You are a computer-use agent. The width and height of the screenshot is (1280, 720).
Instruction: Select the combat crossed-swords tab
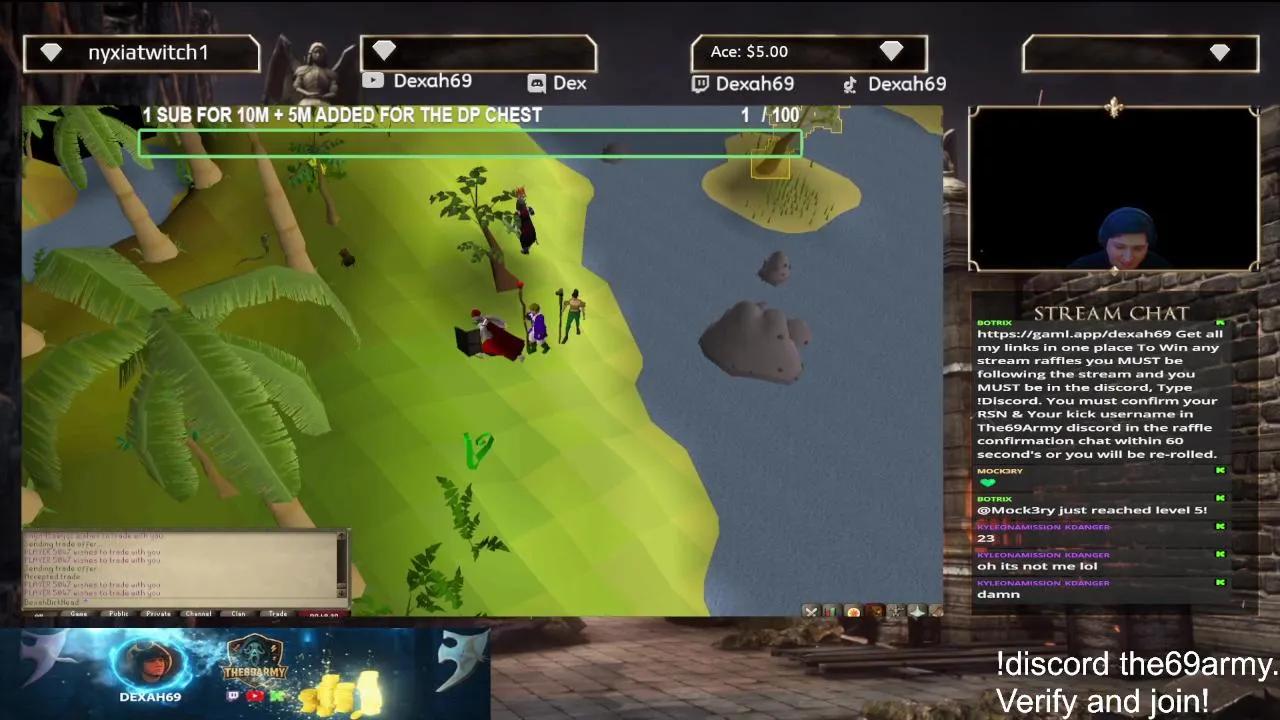[811, 610]
